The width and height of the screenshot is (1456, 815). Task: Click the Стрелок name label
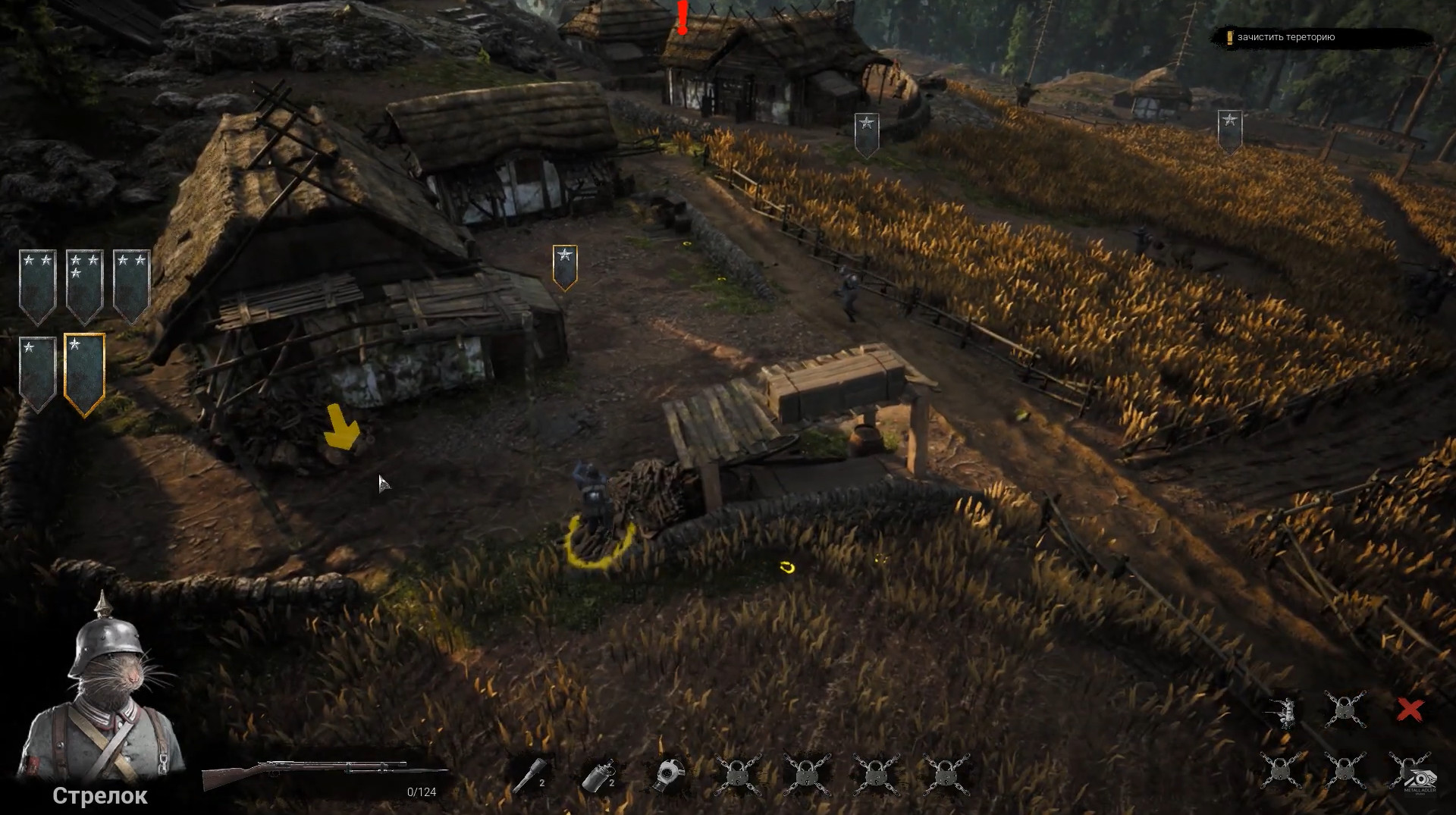(x=100, y=796)
